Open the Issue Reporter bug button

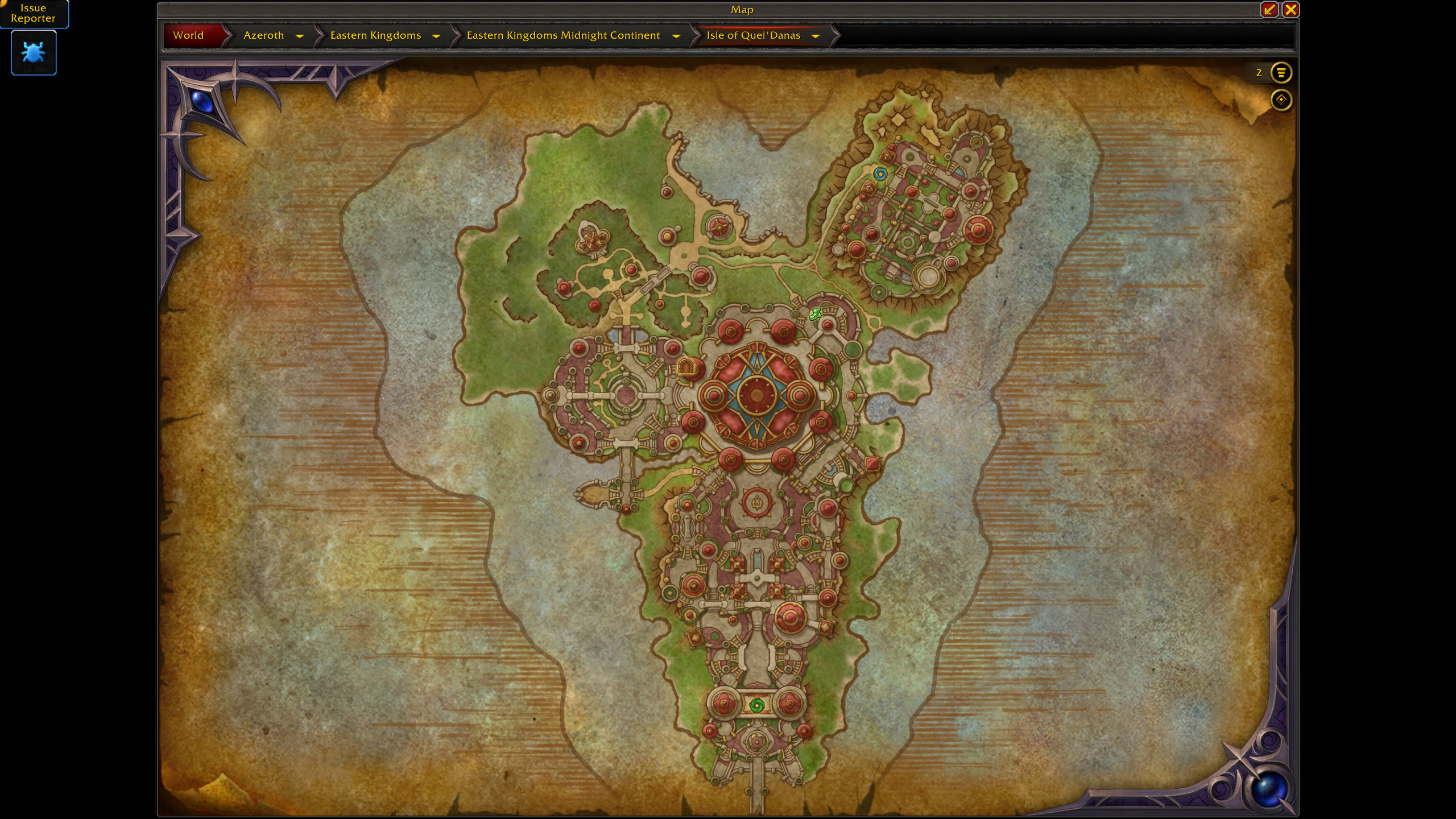pos(34,53)
